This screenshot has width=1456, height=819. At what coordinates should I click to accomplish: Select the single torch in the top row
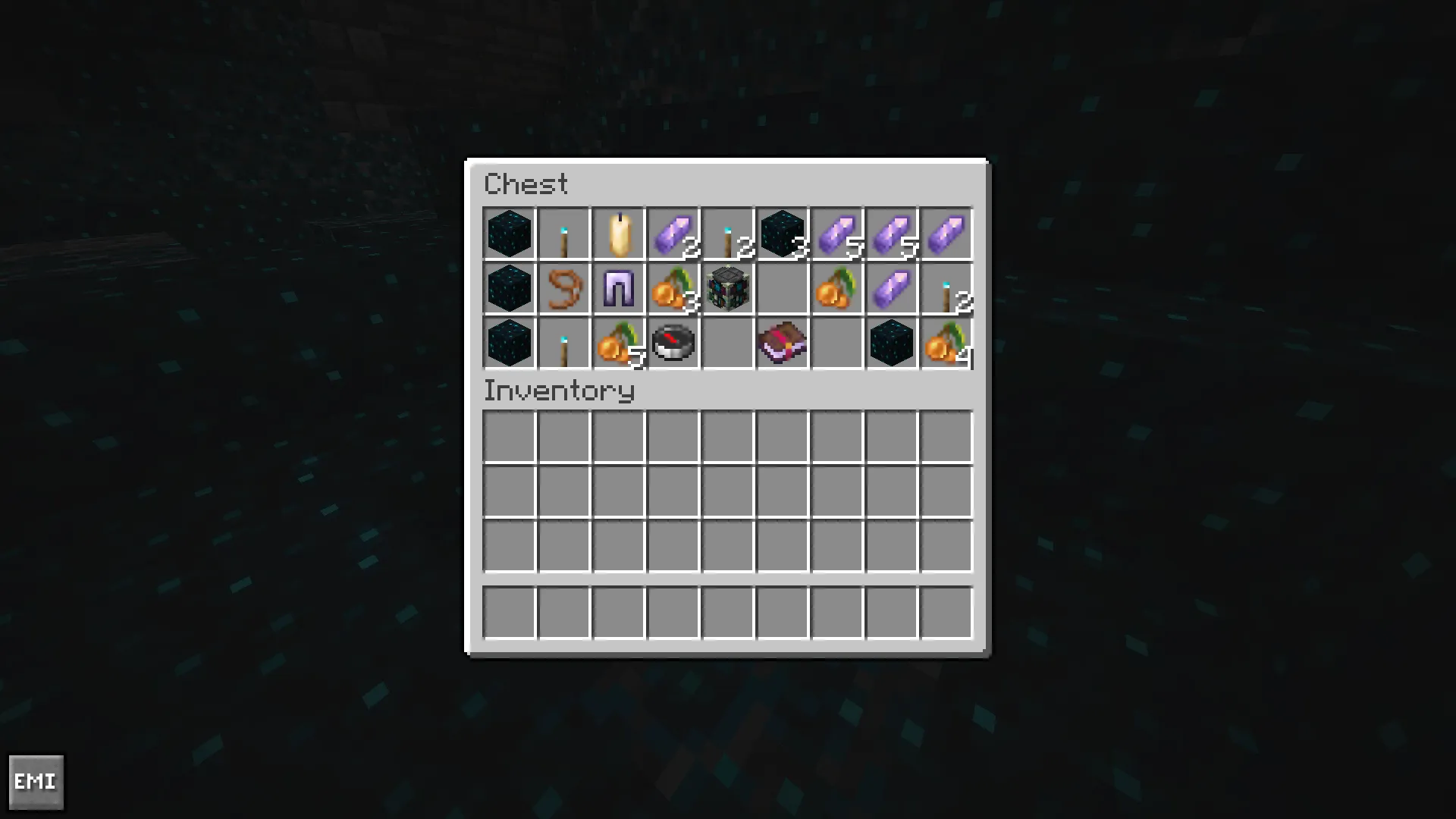tap(564, 233)
